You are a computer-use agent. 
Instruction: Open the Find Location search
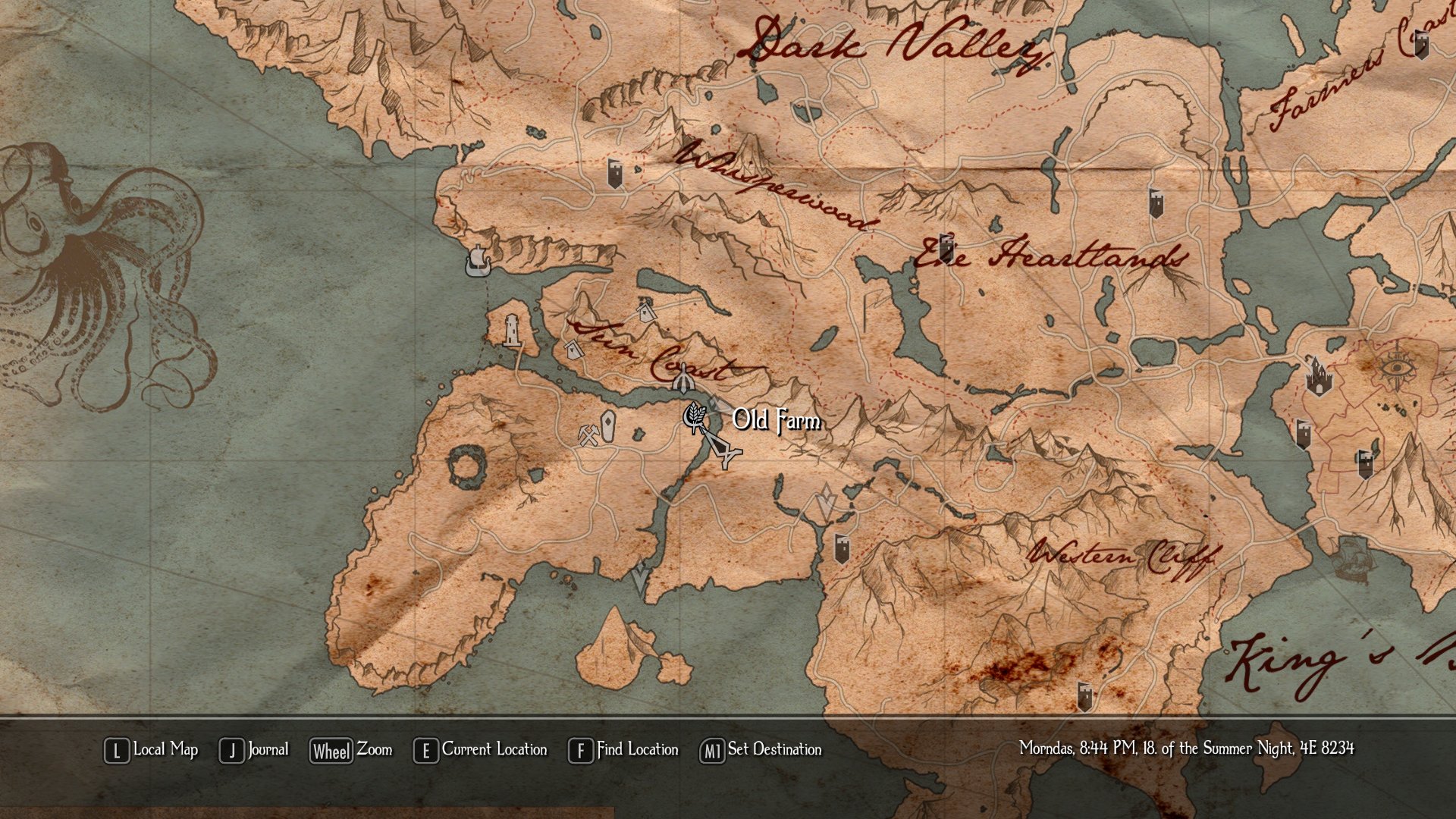[x=623, y=750]
